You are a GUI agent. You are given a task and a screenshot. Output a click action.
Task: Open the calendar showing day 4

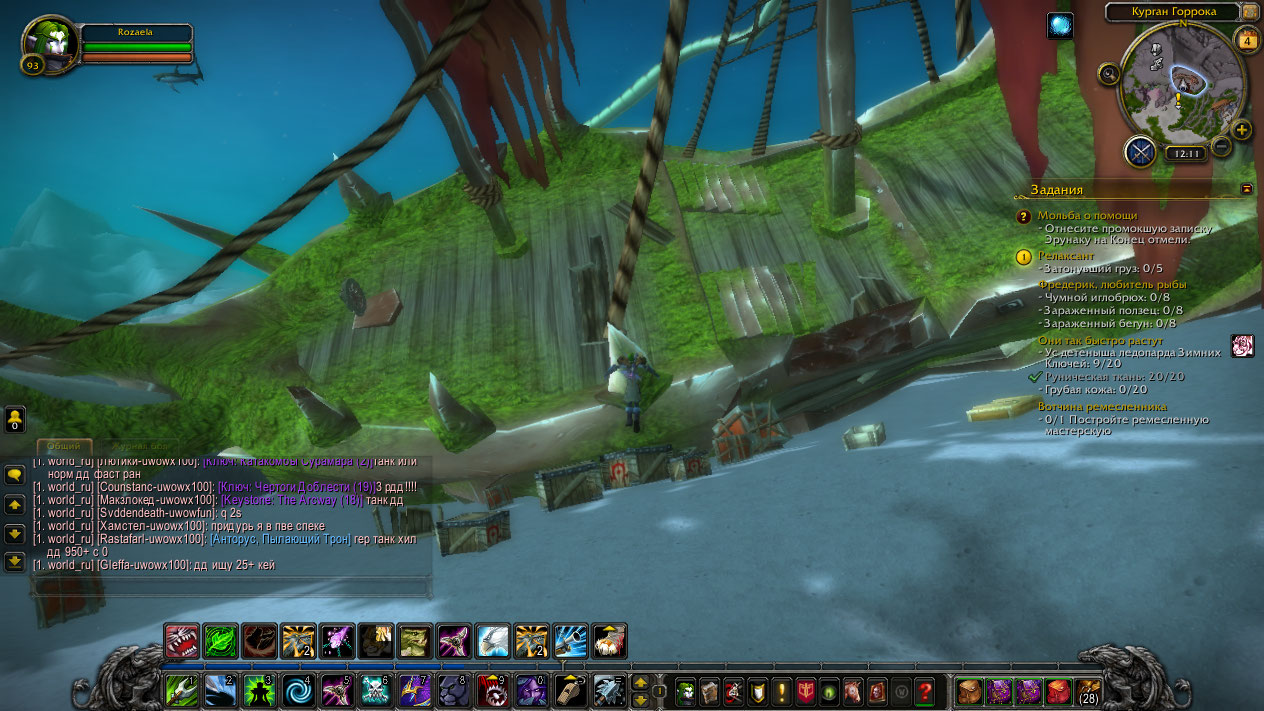(x=1247, y=41)
